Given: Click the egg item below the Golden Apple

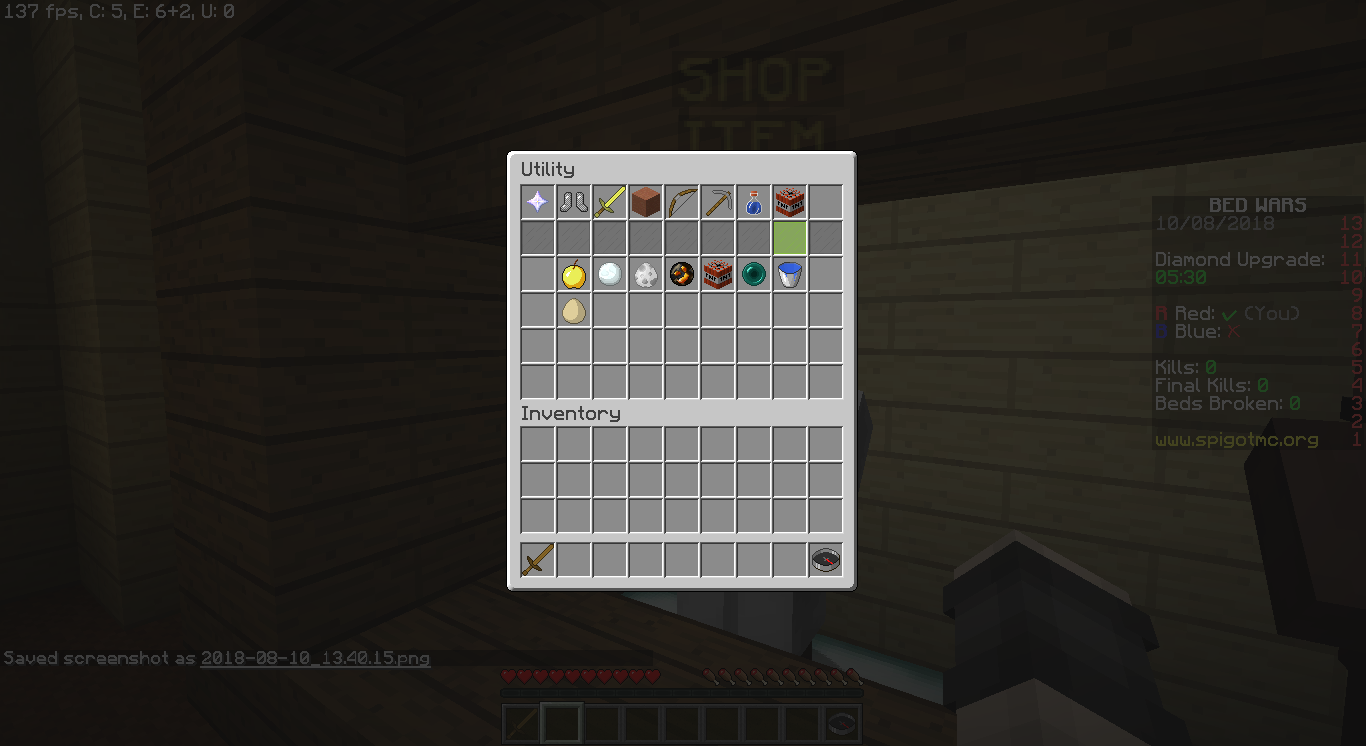Looking at the screenshot, I should pos(572,310).
